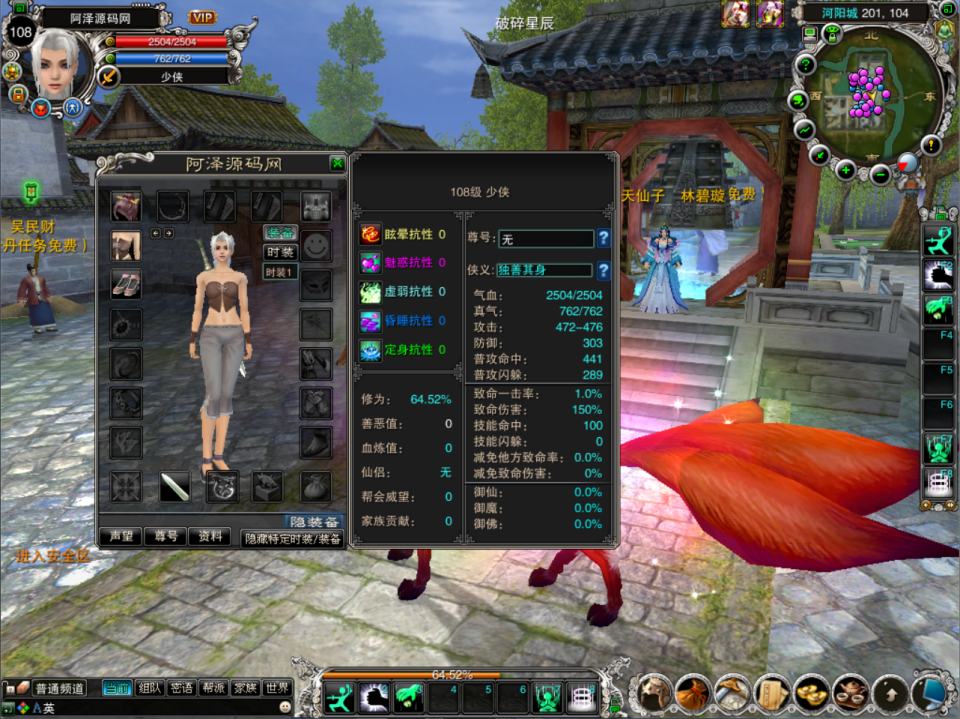Switch to the 尊号 title tab
This screenshot has width=960, height=719.
click(x=166, y=537)
